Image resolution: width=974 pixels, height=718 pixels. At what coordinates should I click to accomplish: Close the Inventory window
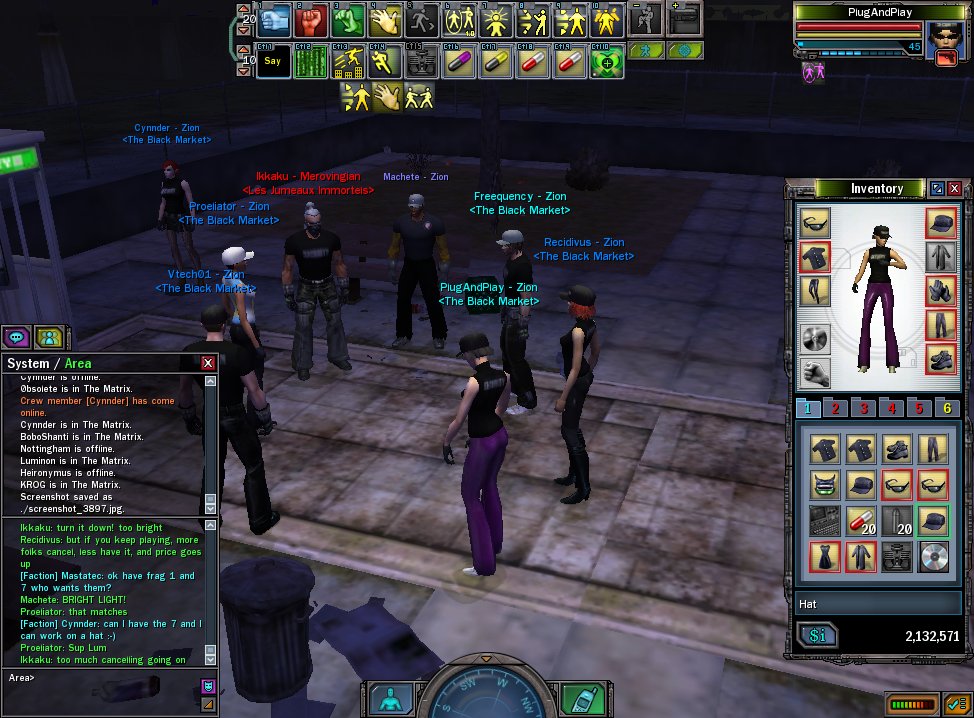(955, 188)
